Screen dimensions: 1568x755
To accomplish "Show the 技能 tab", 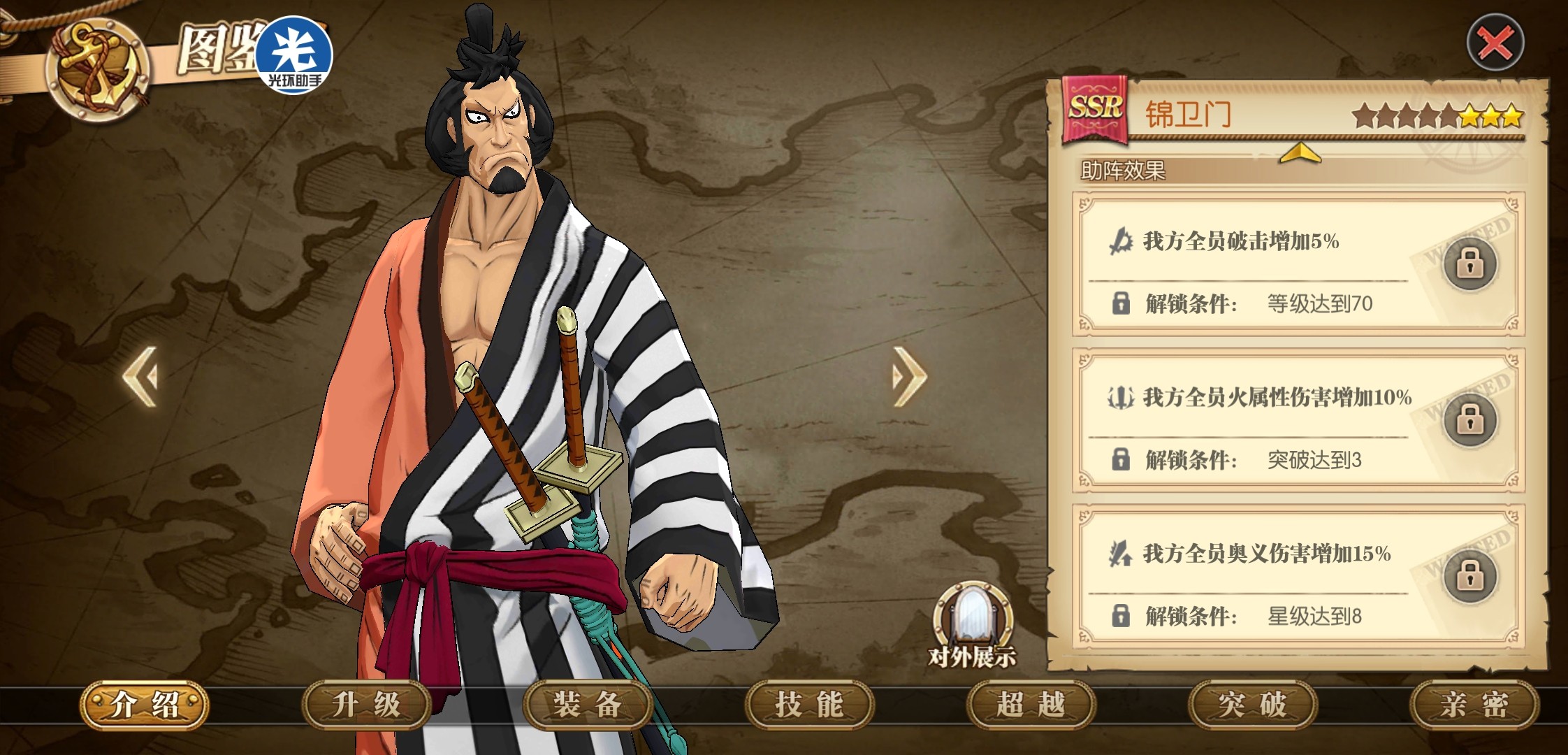I will (809, 704).
